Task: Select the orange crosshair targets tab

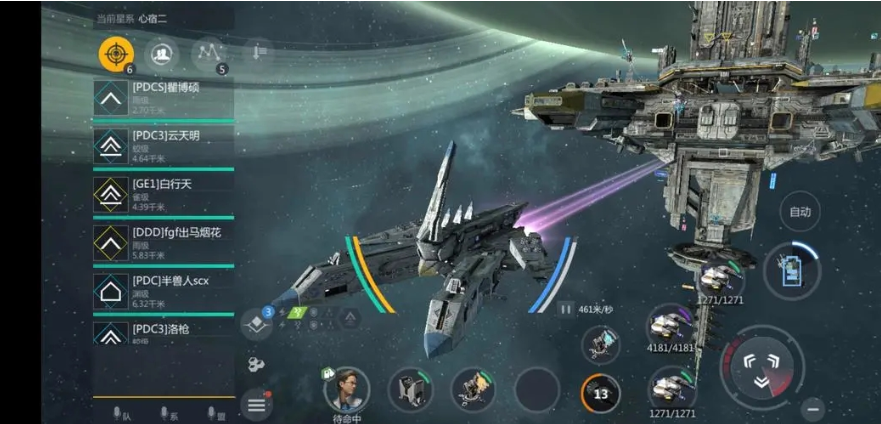Action: pos(115,54)
